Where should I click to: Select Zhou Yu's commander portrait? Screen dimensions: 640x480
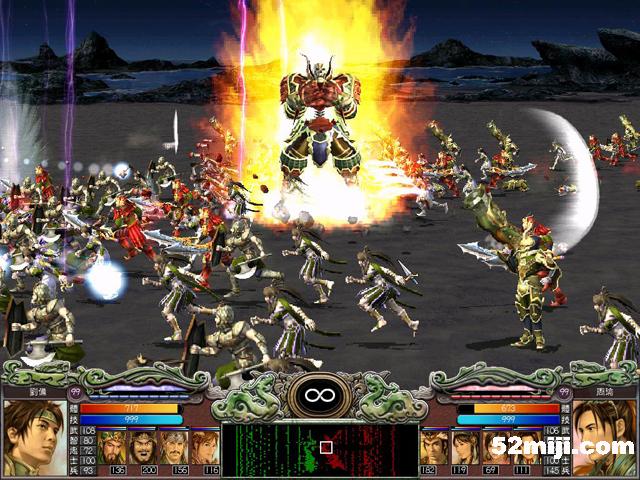coord(604,437)
